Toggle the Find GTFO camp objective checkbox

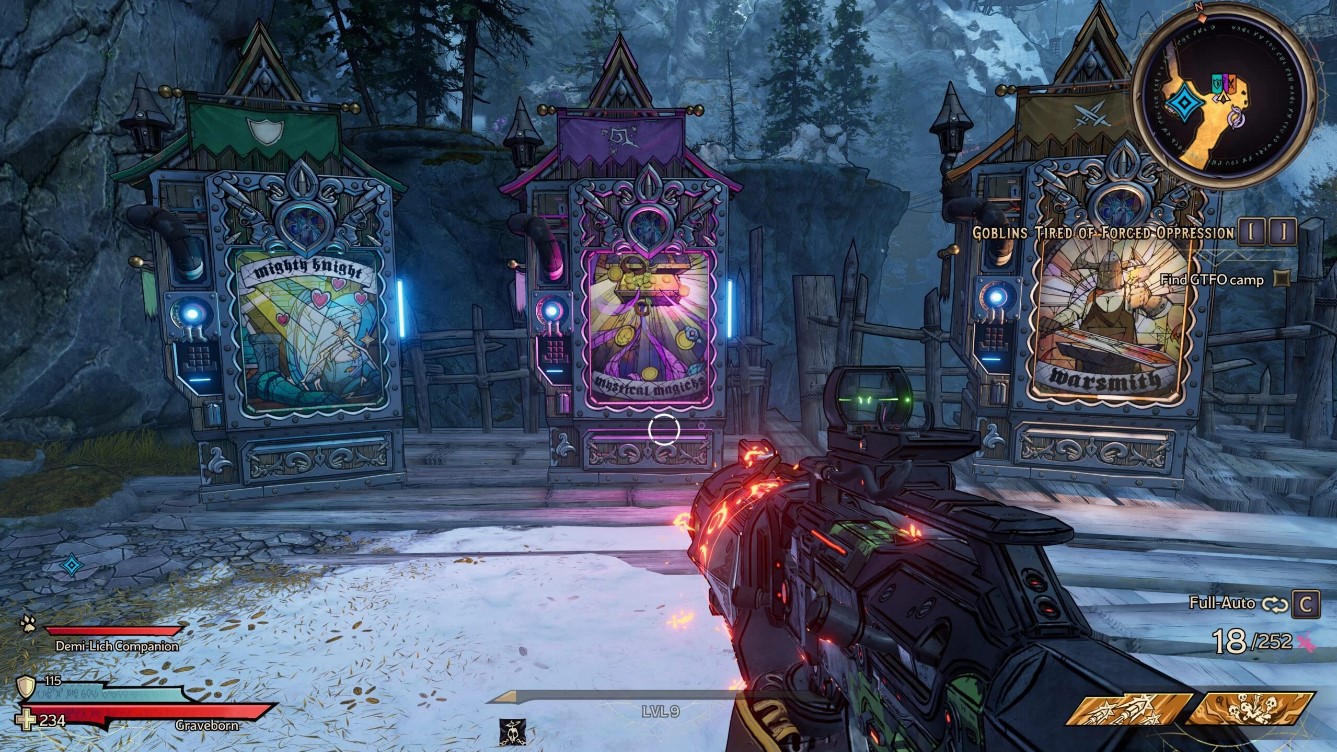(1282, 280)
